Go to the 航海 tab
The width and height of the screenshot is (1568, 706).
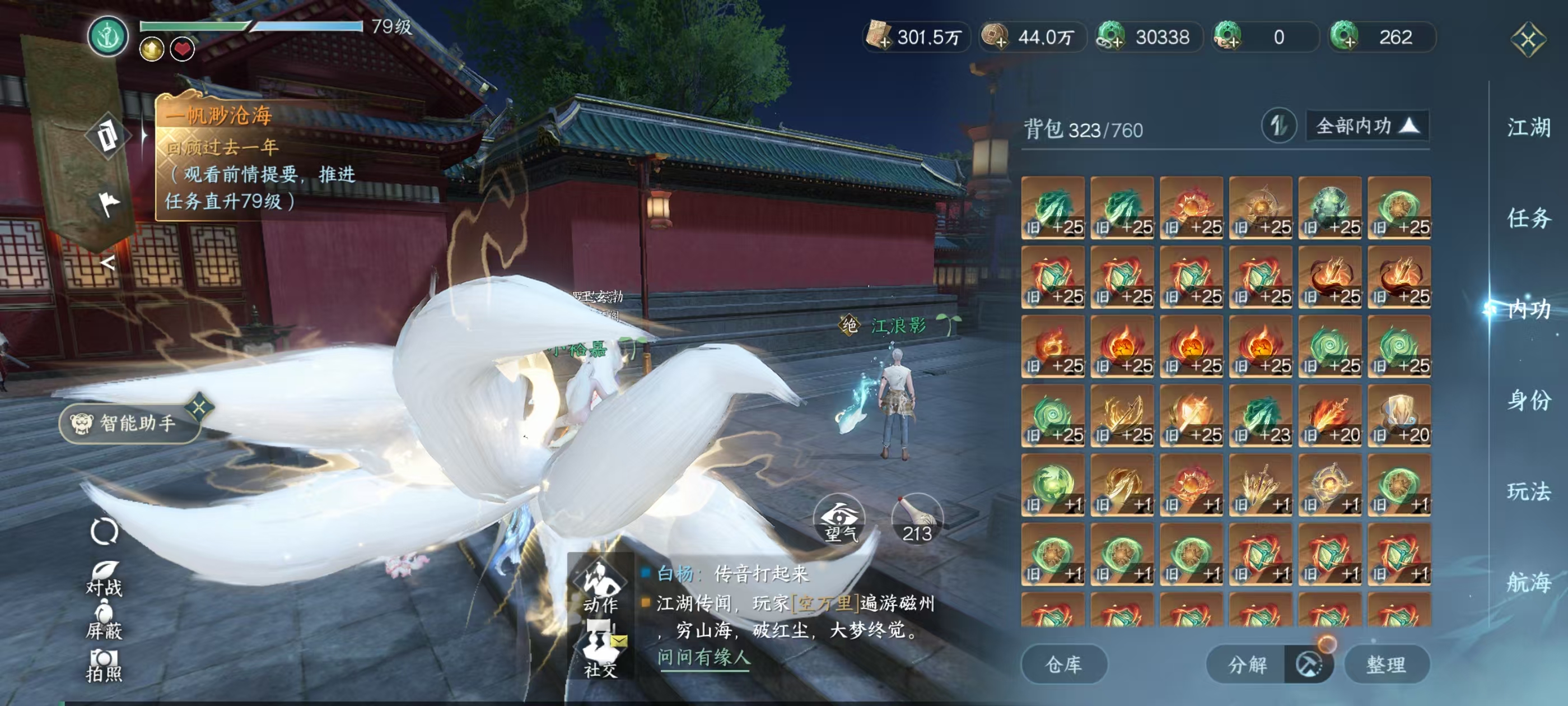pos(1528,582)
